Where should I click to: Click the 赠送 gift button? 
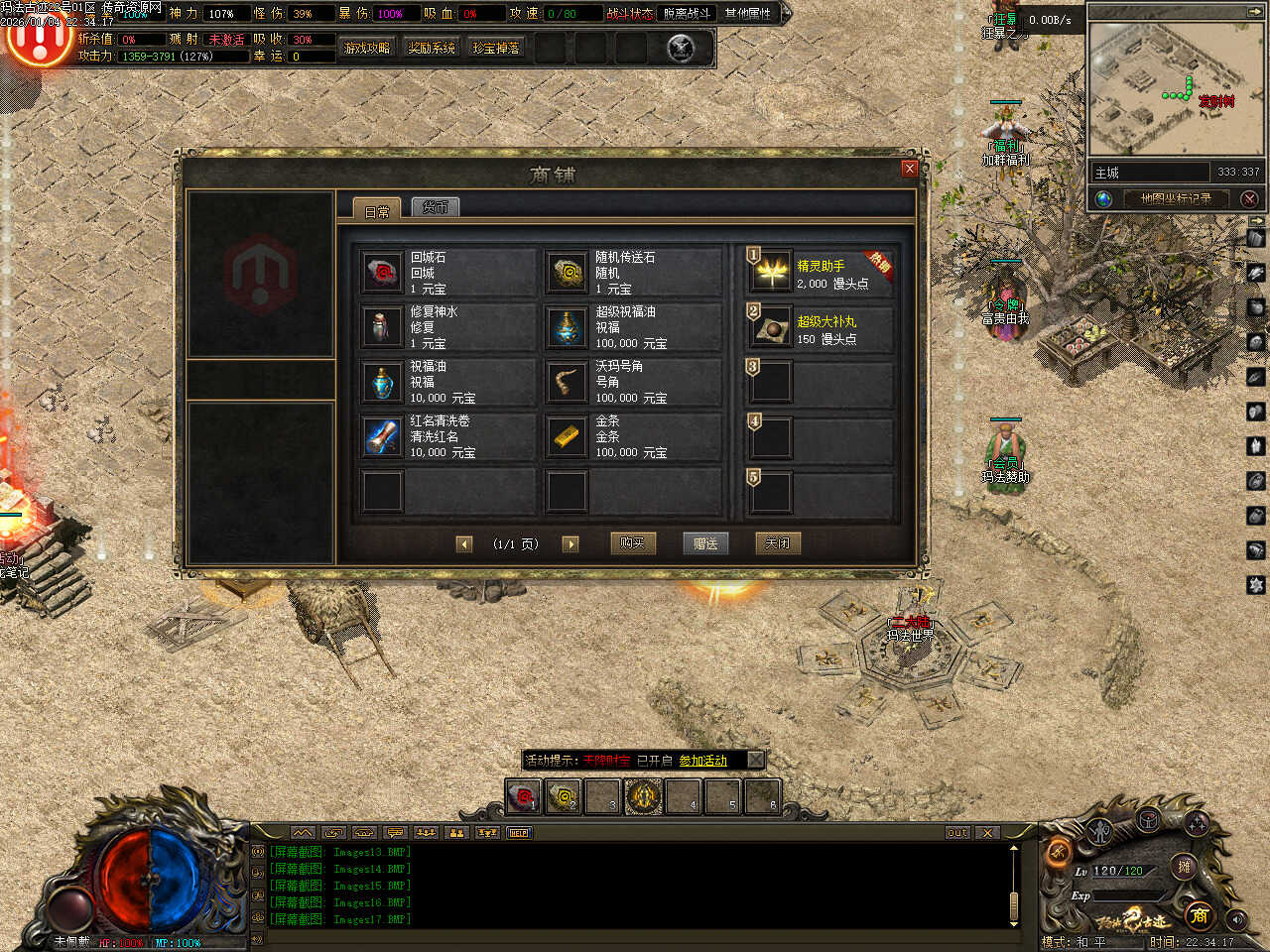point(705,543)
